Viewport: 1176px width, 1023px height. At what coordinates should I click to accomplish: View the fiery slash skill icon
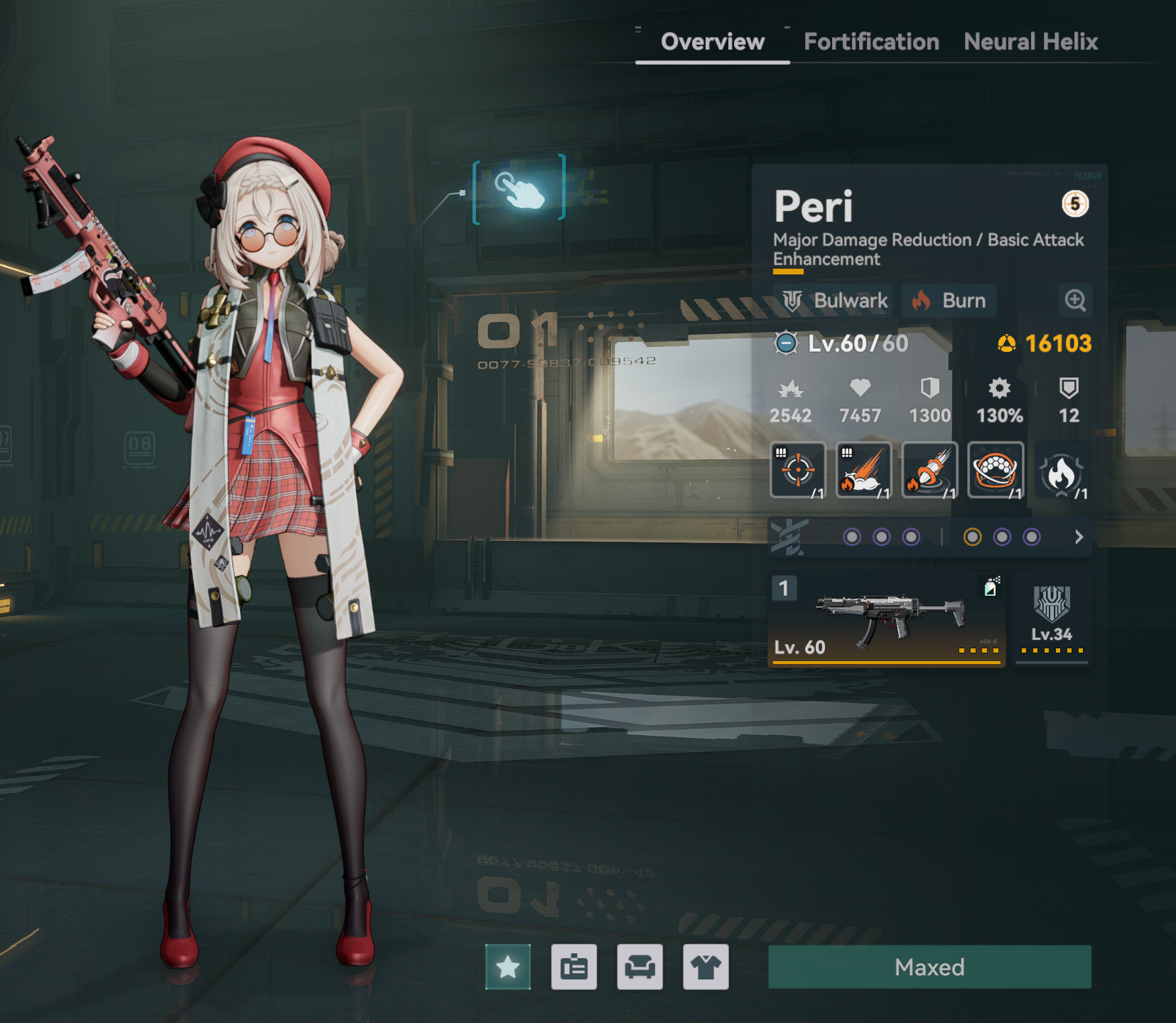click(863, 470)
